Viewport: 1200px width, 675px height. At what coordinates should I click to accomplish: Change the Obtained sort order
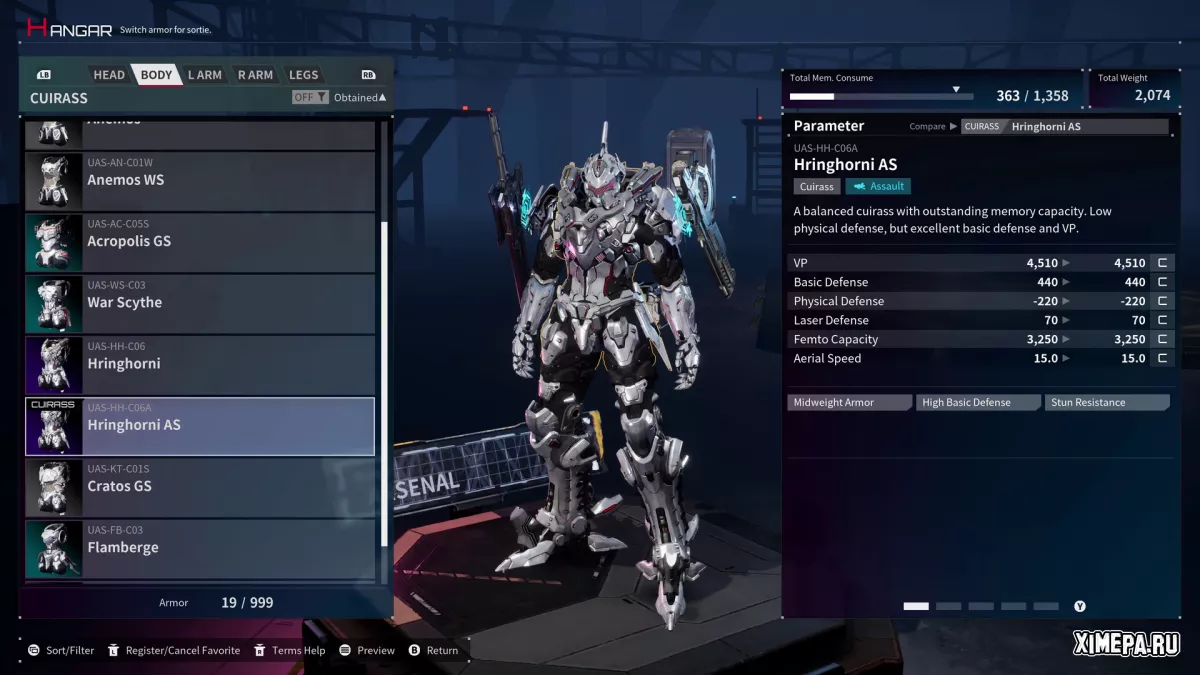pos(360,98)
